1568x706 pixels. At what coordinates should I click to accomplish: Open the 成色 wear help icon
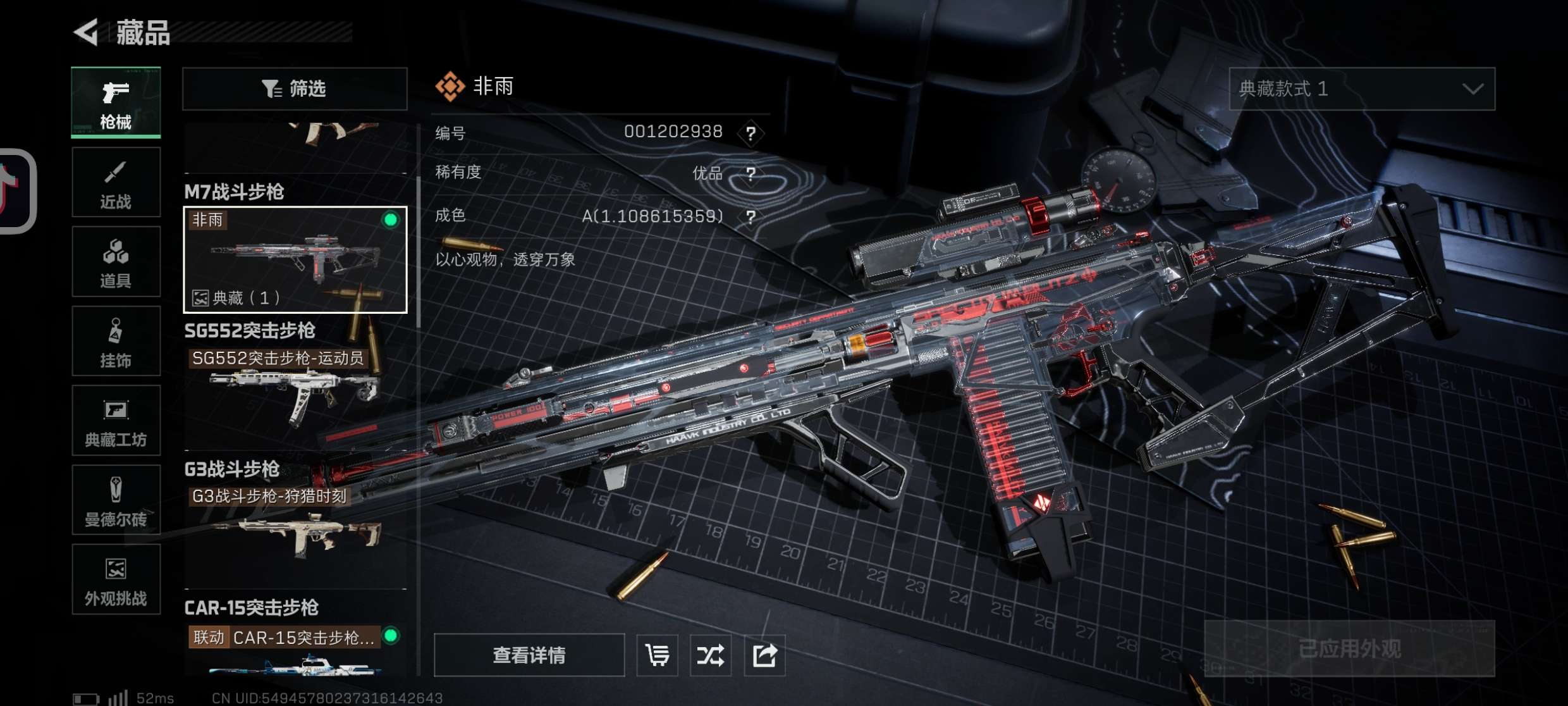pos(750,218)
